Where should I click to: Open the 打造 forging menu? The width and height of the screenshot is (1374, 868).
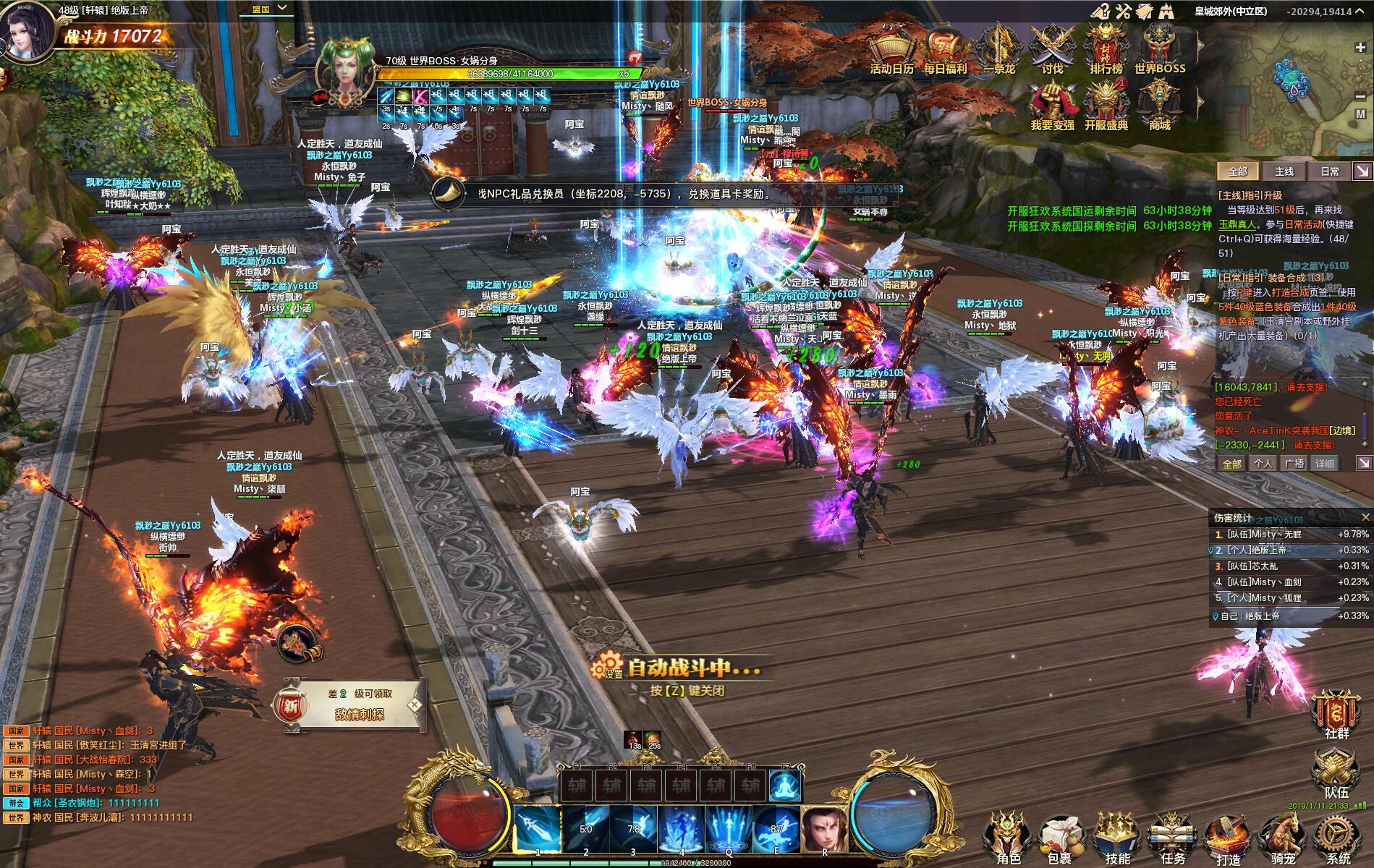(x=1228, y=838)
